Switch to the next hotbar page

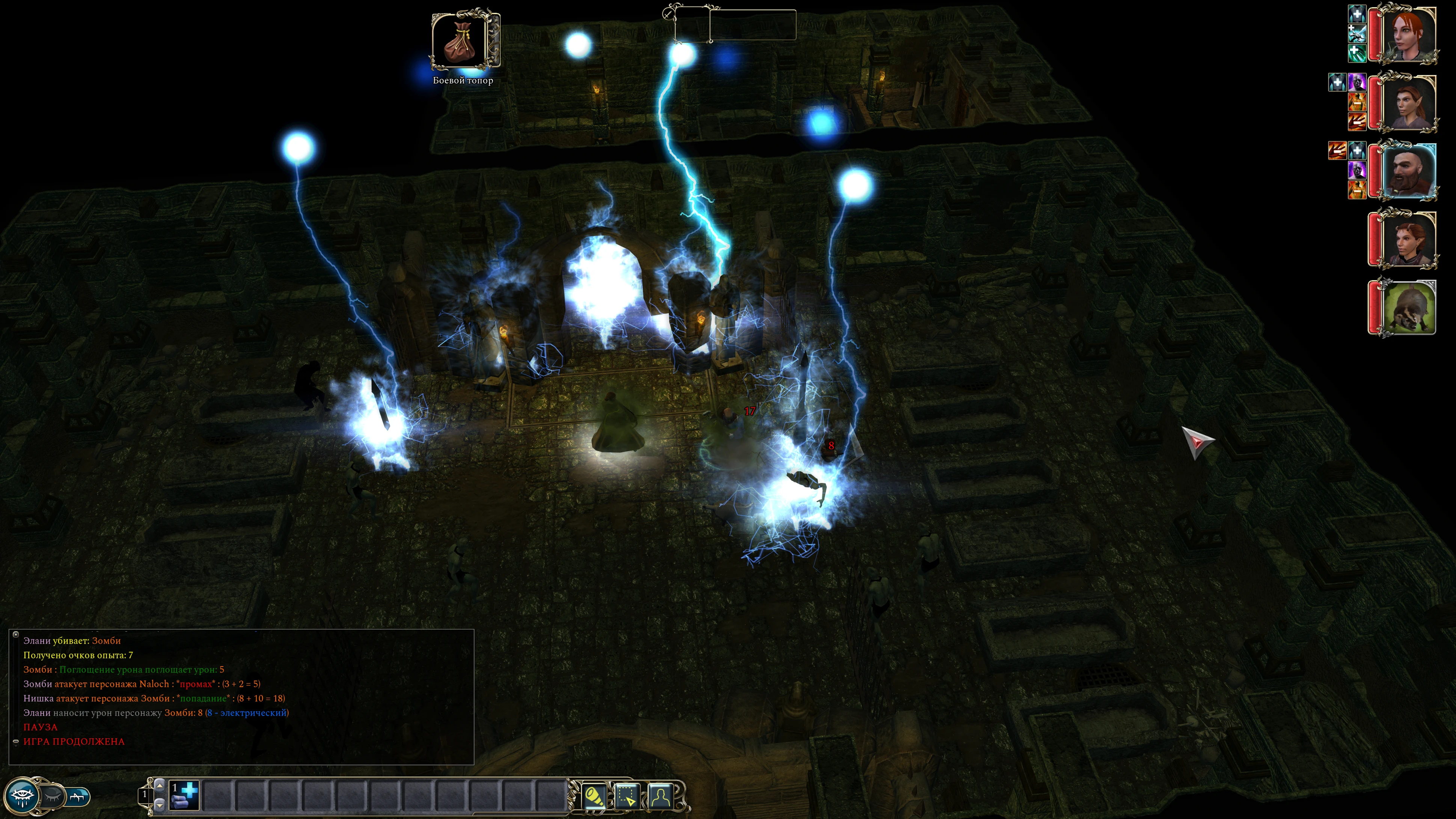click(x=160, y=785)
